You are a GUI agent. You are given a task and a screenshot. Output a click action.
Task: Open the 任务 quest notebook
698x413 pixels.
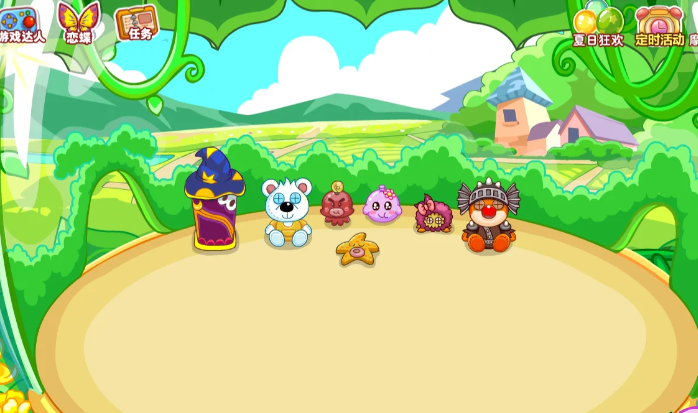136,23
